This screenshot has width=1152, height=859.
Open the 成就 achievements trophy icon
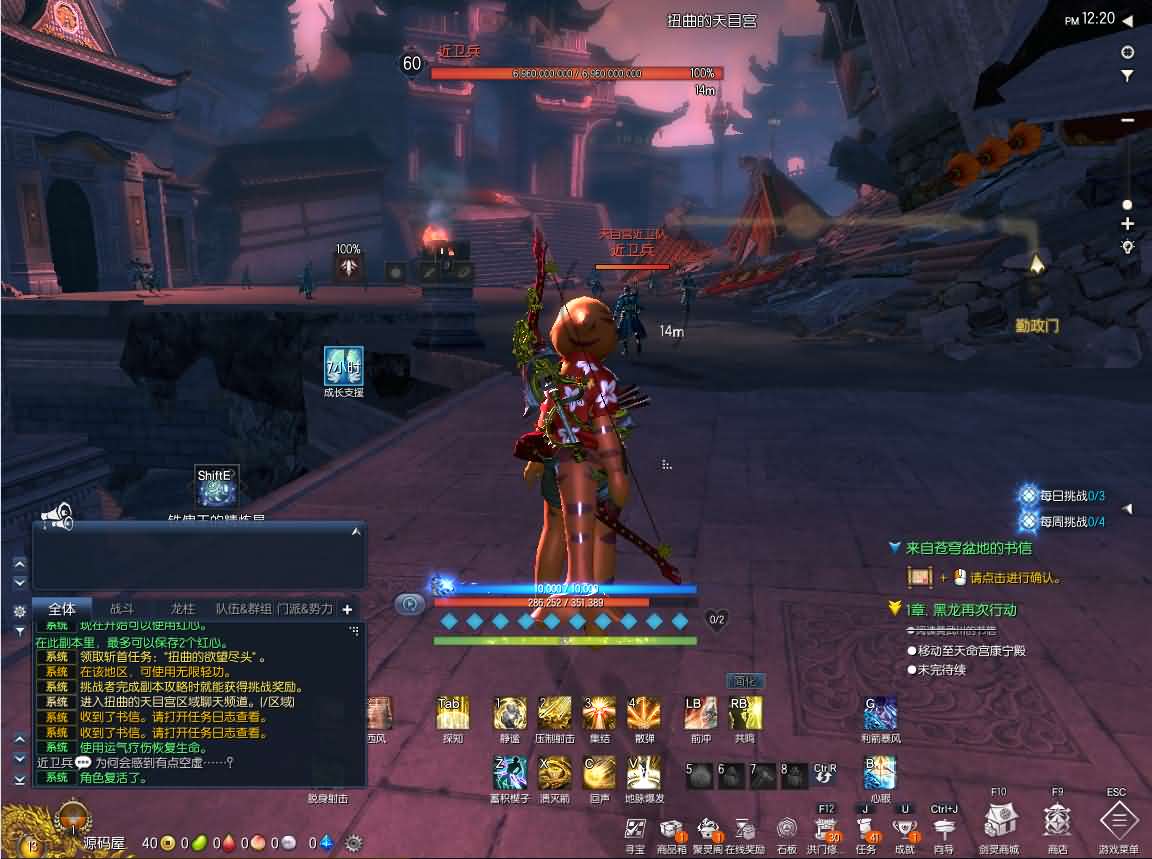(905, 829)
